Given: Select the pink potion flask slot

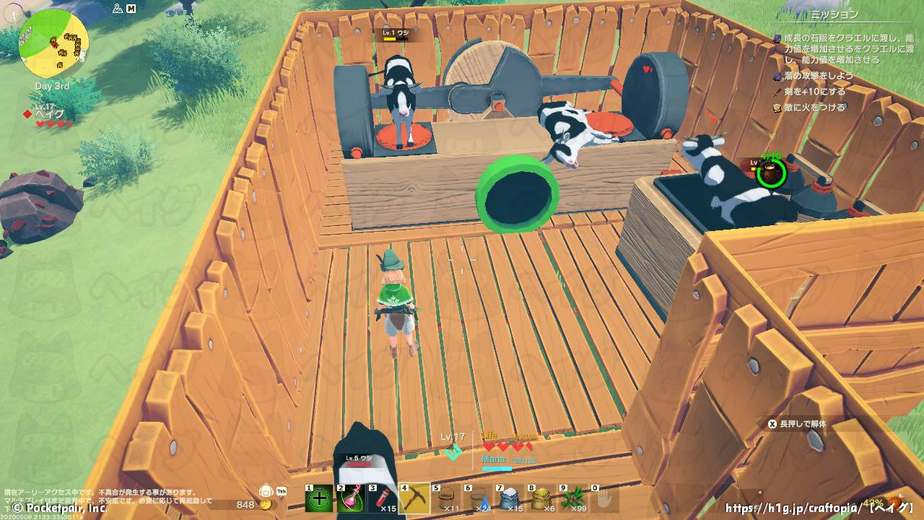Looking at the screenshot, I should coord(352,500).
